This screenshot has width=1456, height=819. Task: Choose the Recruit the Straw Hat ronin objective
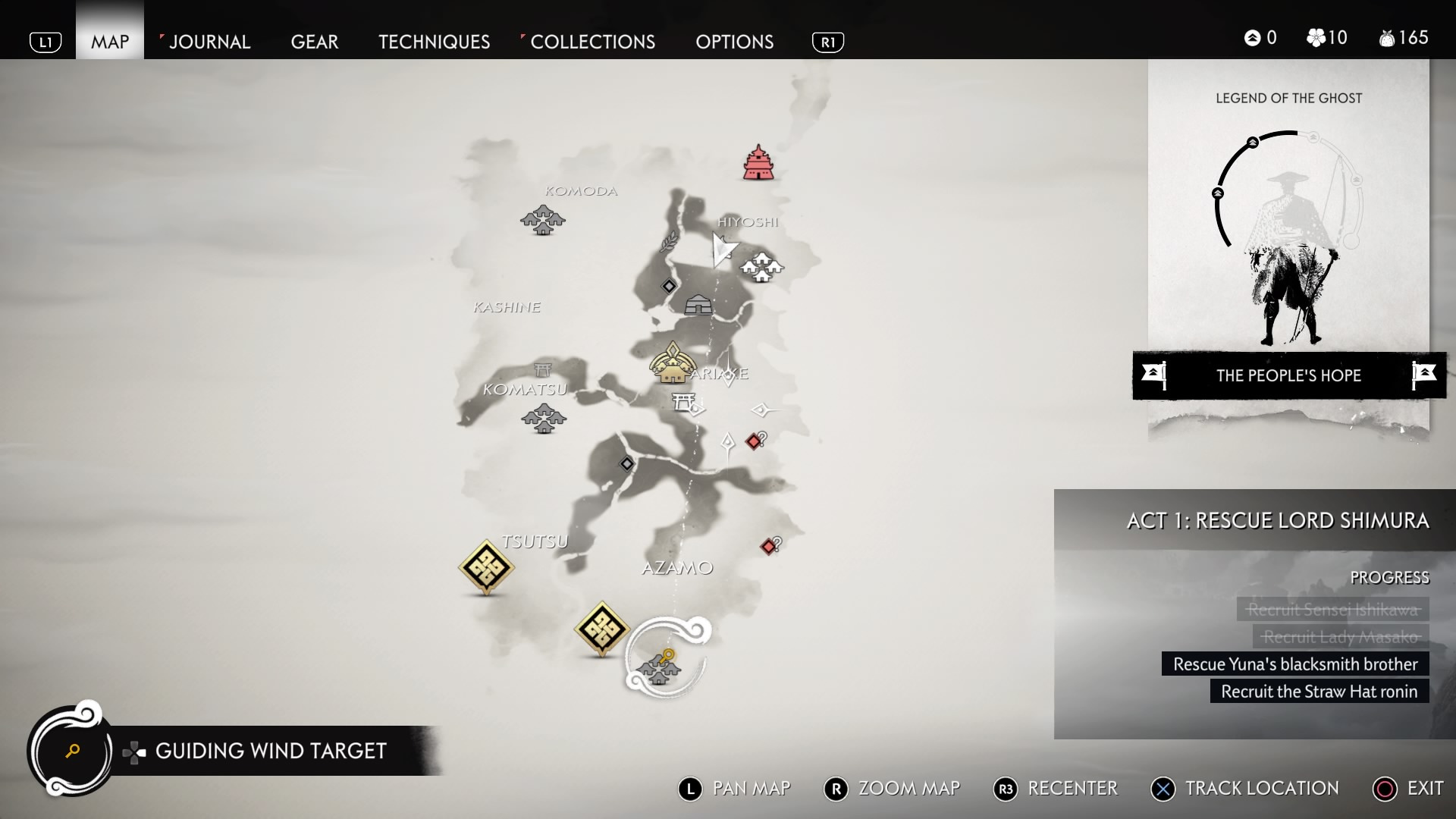[1319, 692]
